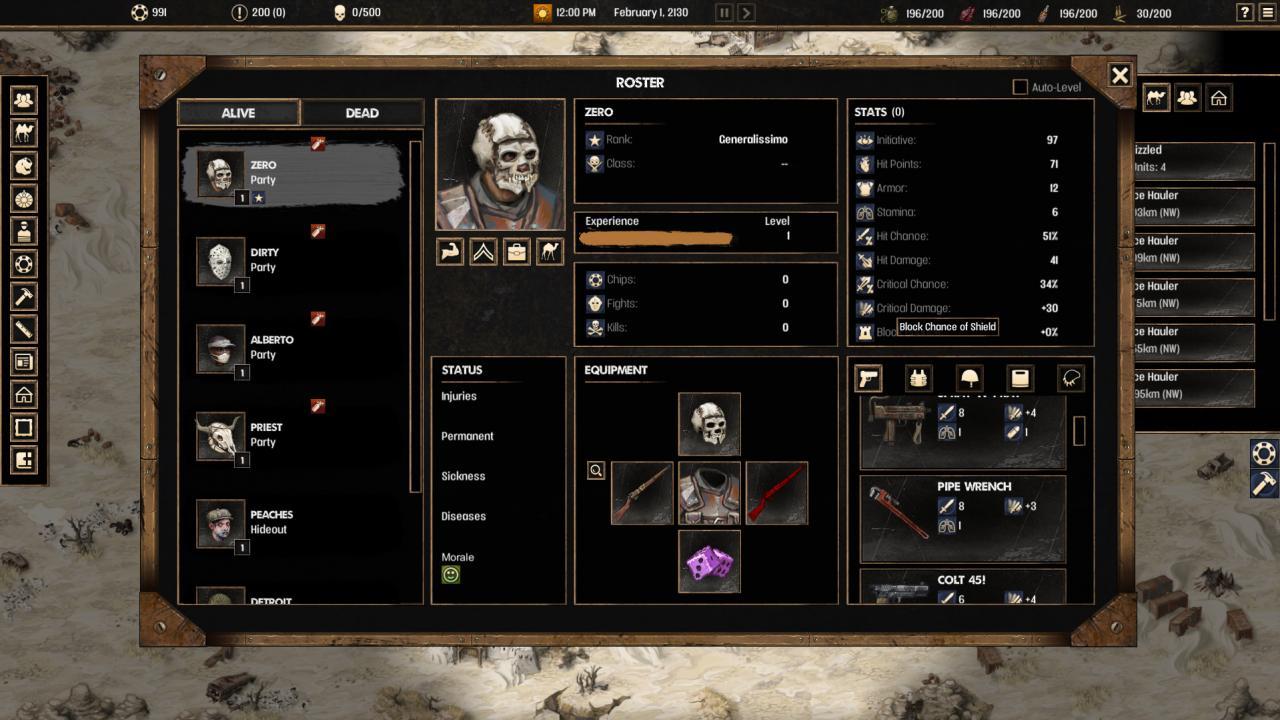Select the helmet filter icon
The width and height of the screenshot is (1280, 720).
click(967, 378)
